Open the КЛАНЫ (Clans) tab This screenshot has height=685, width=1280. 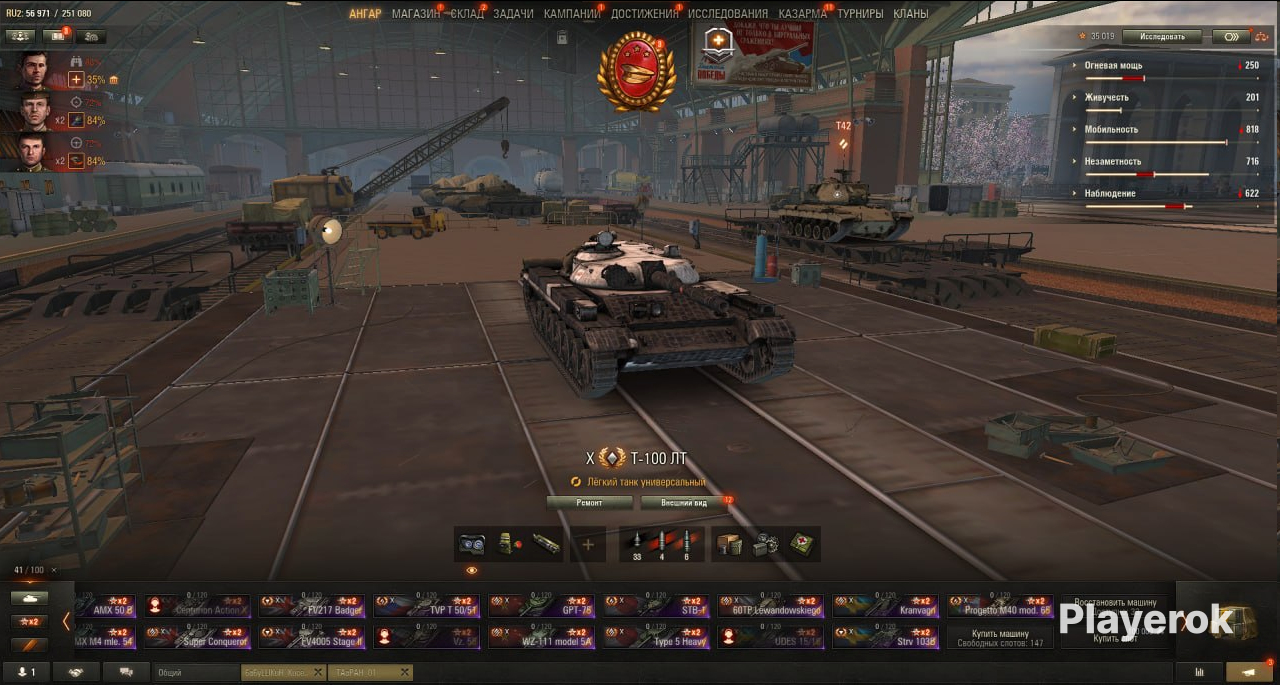(x=910, y=14)
